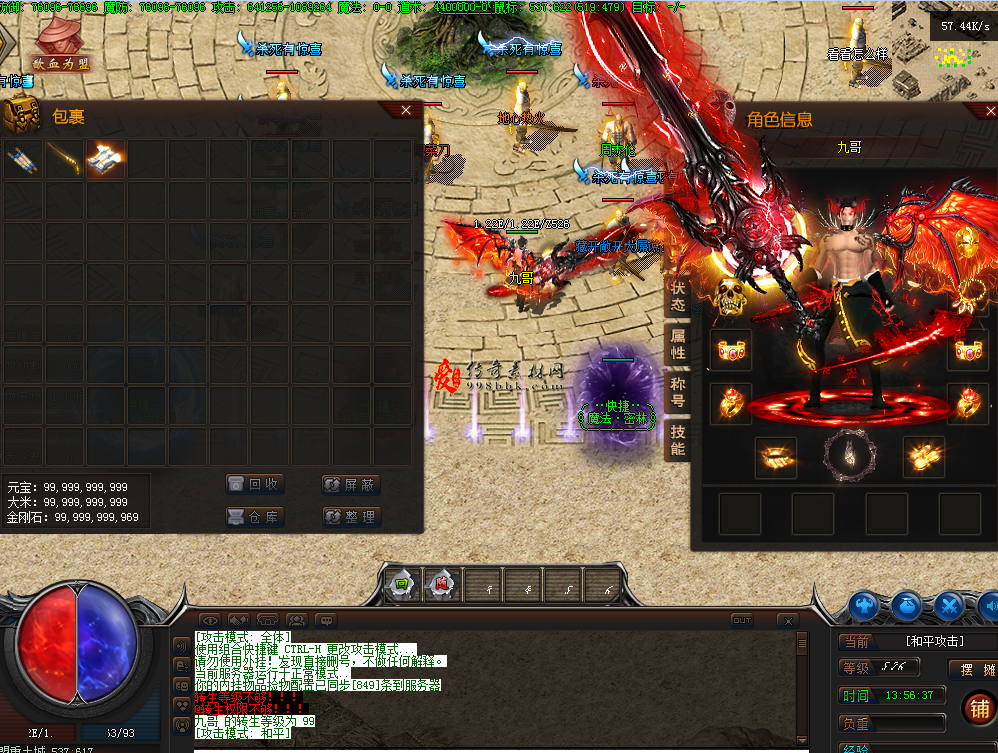998x753 pixels.
Task: Close the 包裹 bag window
Action: click(405, 110)
